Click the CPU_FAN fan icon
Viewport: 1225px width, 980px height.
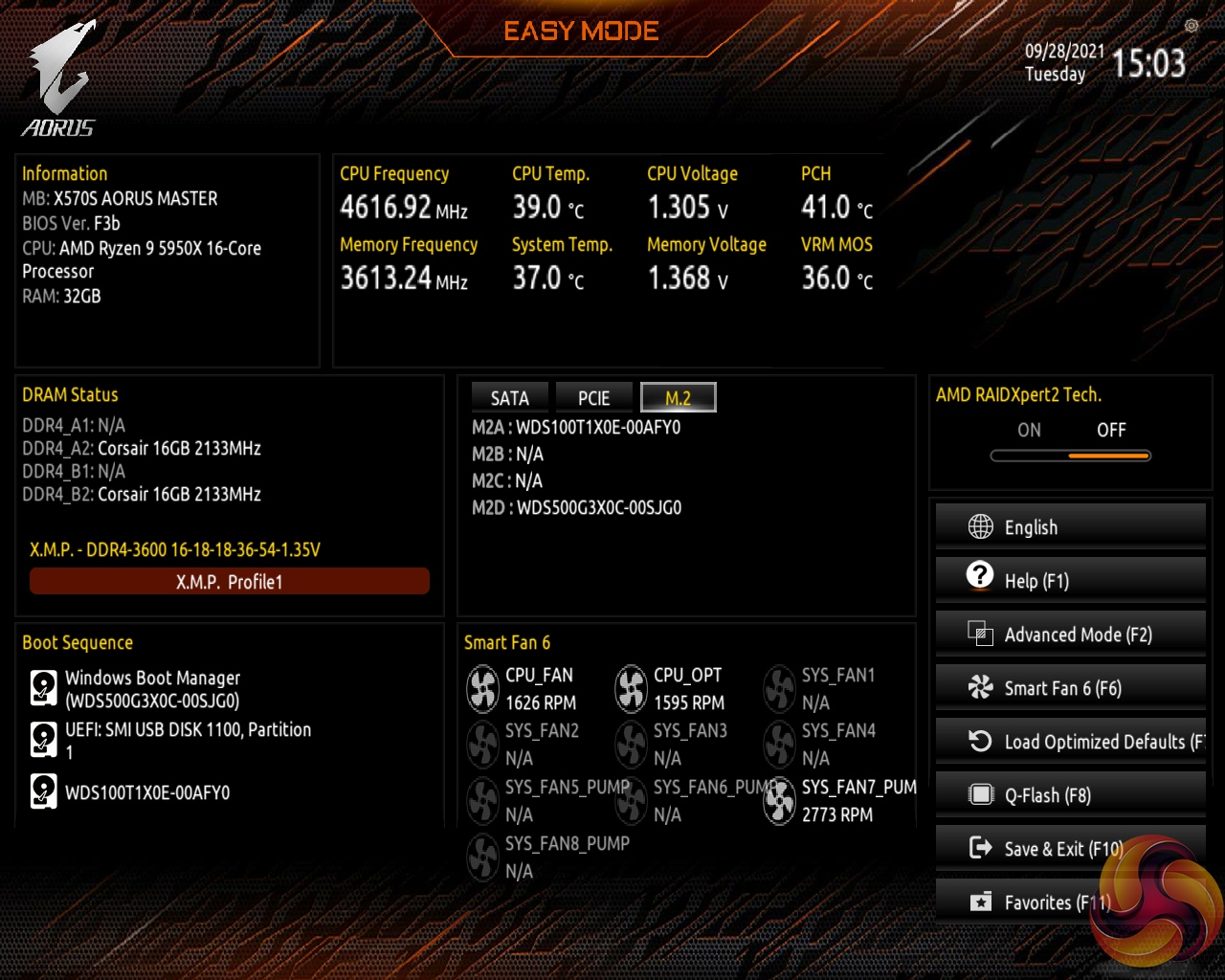(x=482, y=689)
